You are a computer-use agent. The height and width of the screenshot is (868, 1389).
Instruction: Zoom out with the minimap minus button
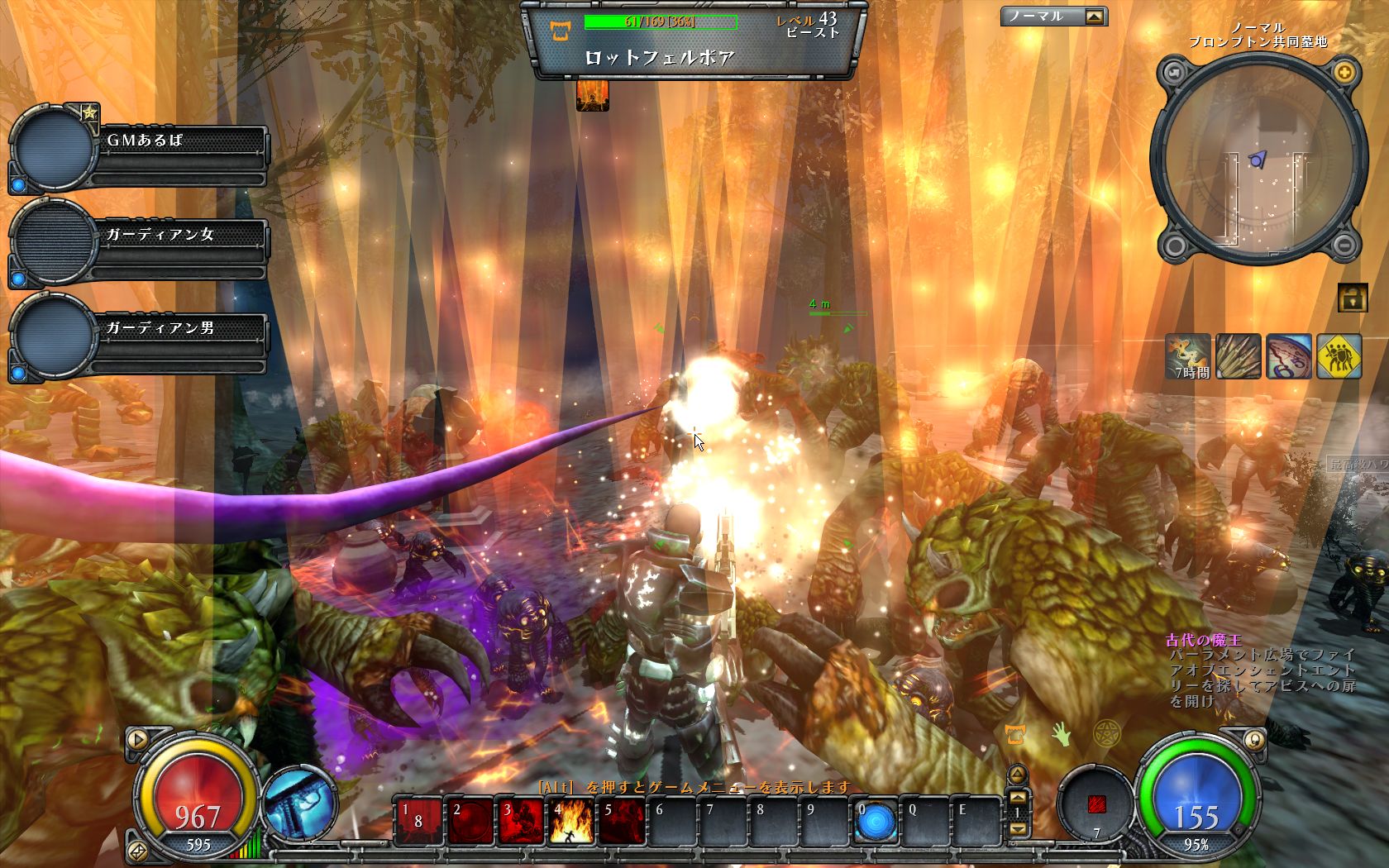coord(1344,245)
